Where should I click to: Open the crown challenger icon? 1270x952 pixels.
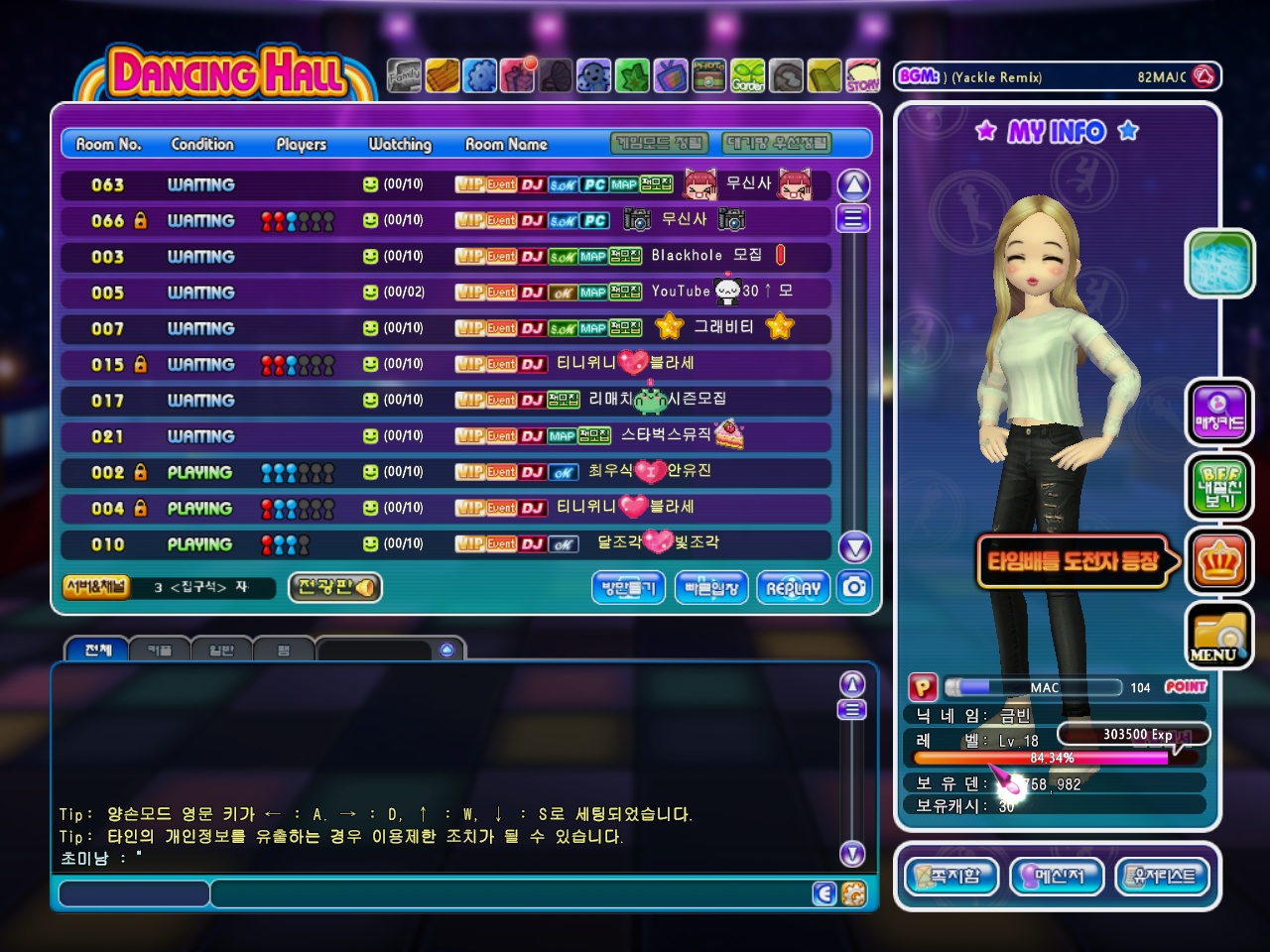(1218, 562)
